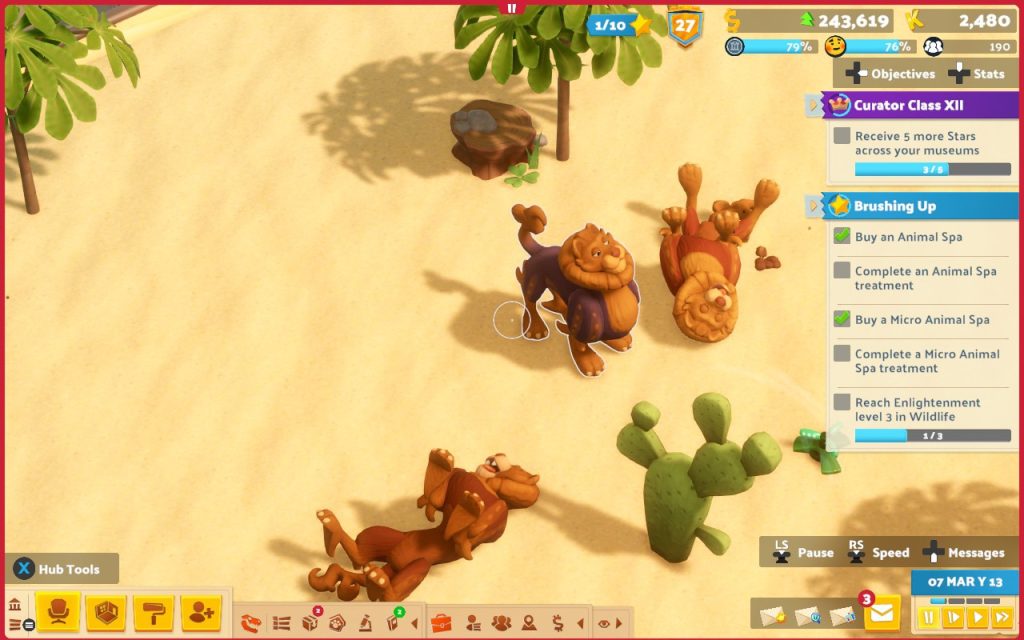Collapse the Brushing Up objective panel
Image resolution: width=1024 pixels, height=640 pixels.
point(814,206)
